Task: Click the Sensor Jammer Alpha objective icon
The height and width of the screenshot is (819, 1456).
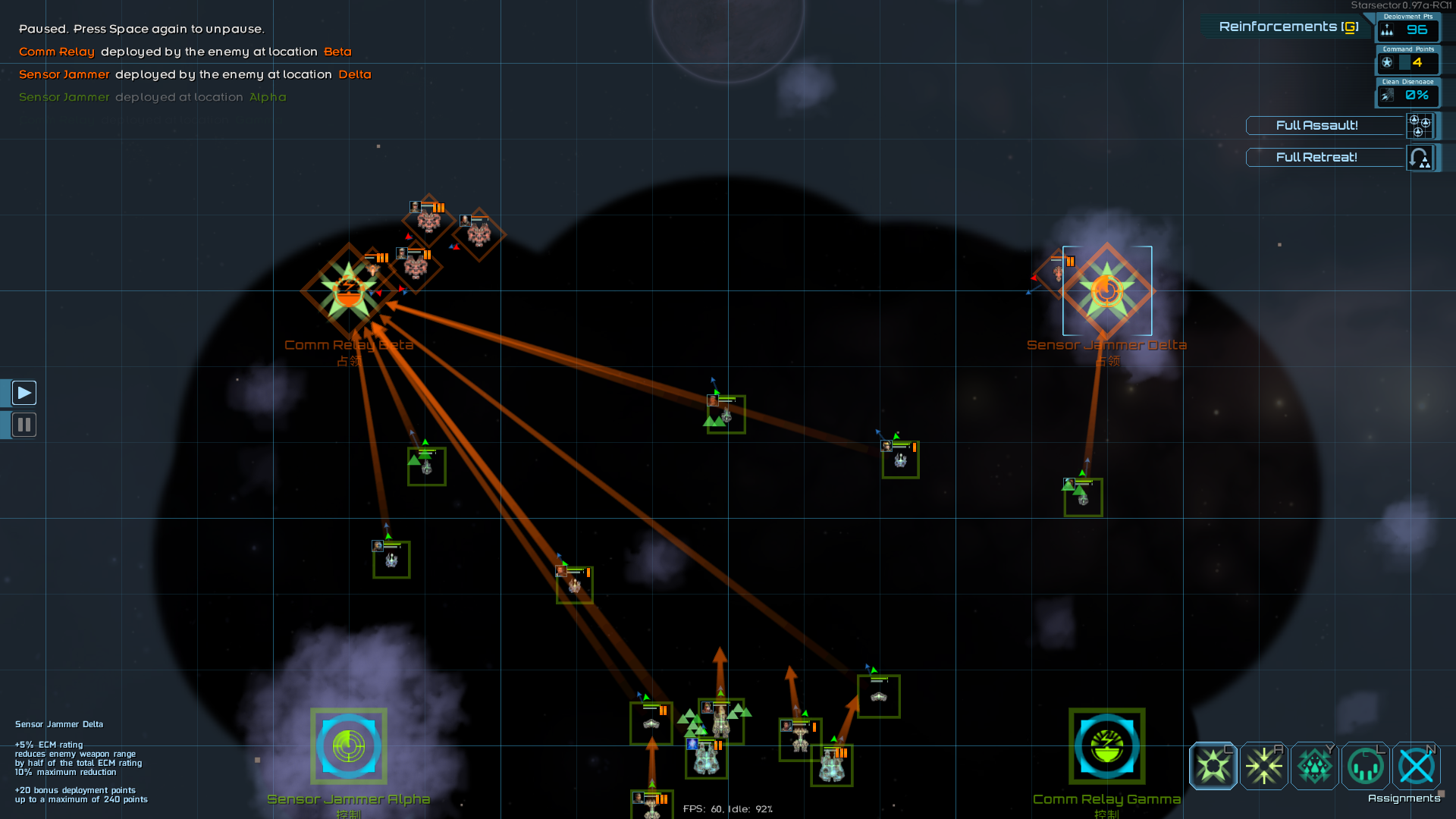Action: coord(348,746)
